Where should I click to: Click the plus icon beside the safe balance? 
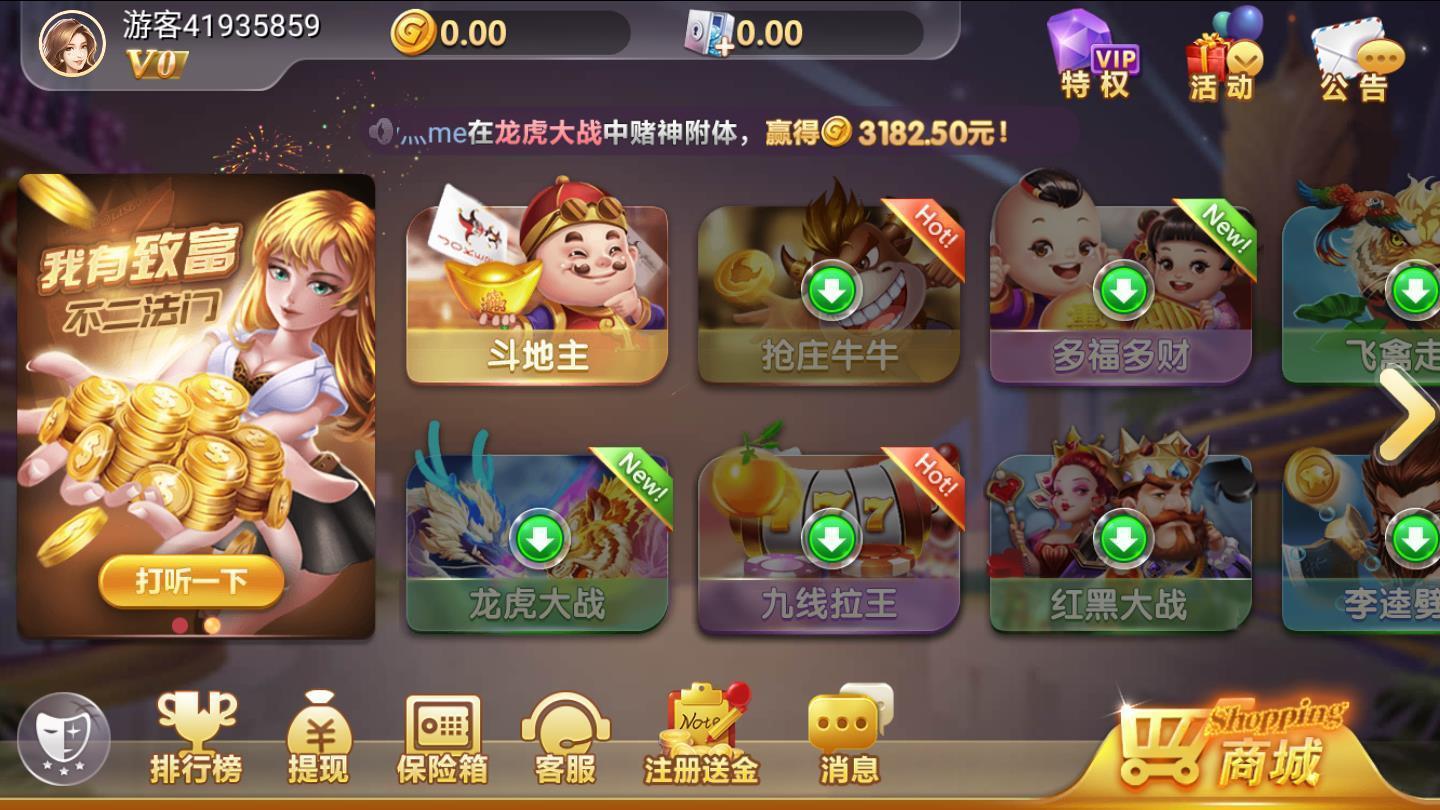pos(727,45)
